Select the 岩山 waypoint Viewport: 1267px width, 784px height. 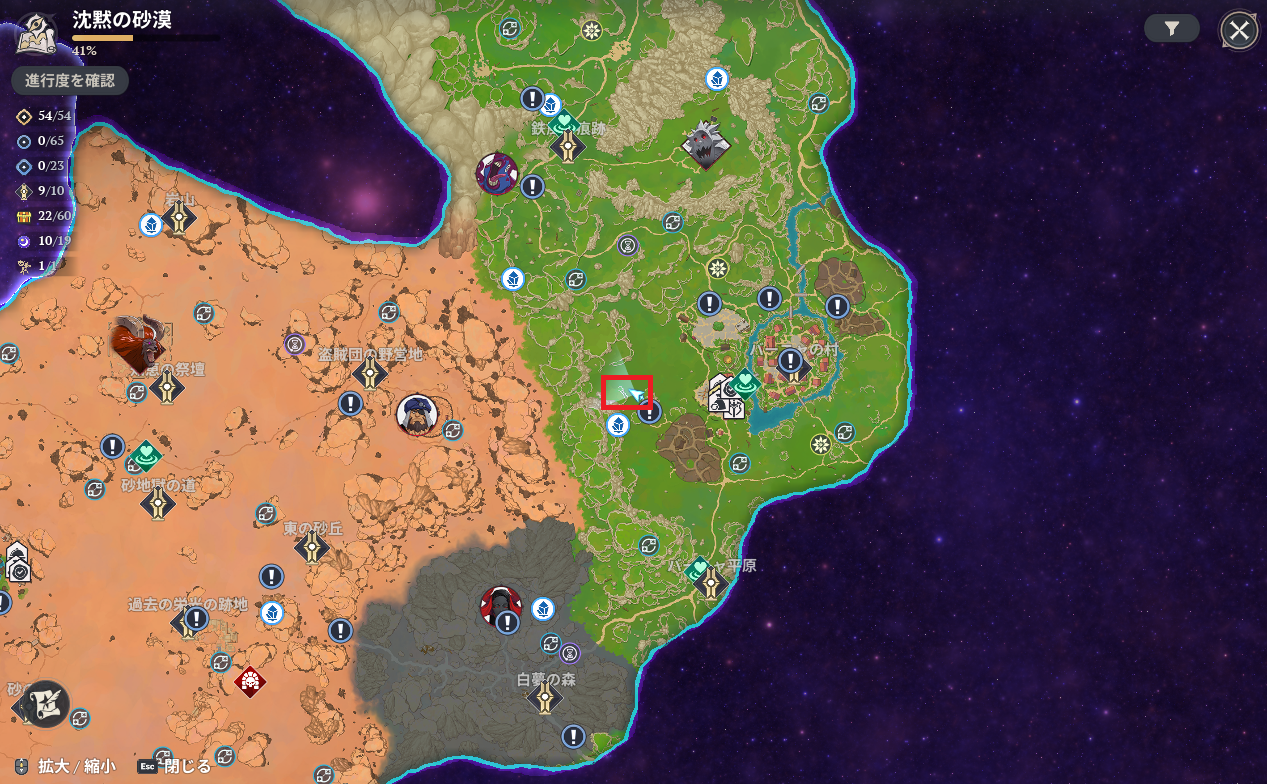pos(180,218)
